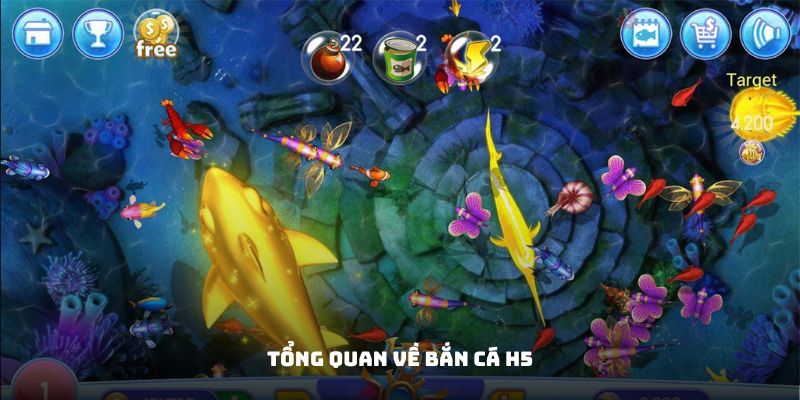Open the fish catalog notepad
Viewport: 800px width, 400px height.
point(646,34)
